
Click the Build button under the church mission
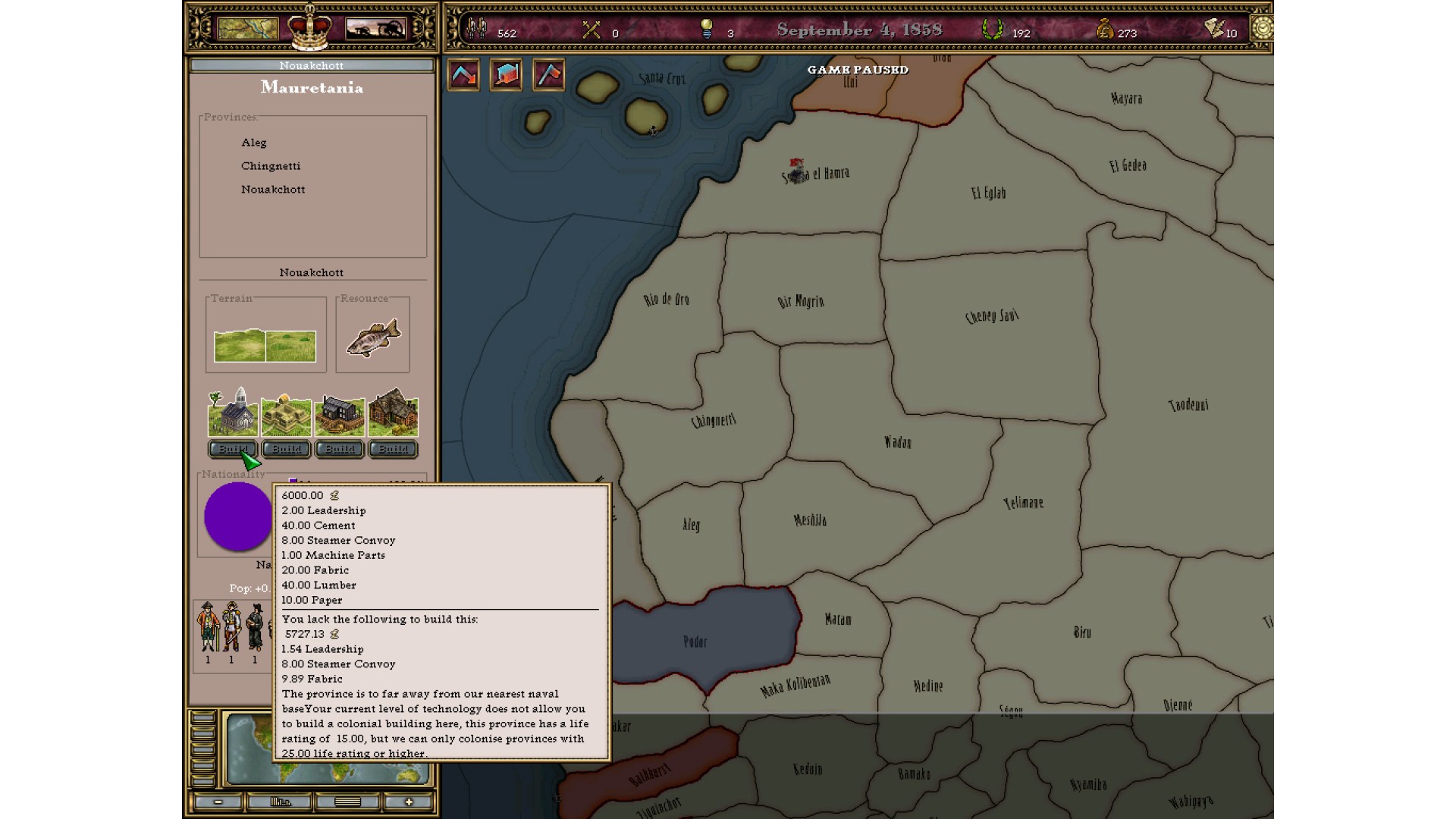[x=232, y=449]
